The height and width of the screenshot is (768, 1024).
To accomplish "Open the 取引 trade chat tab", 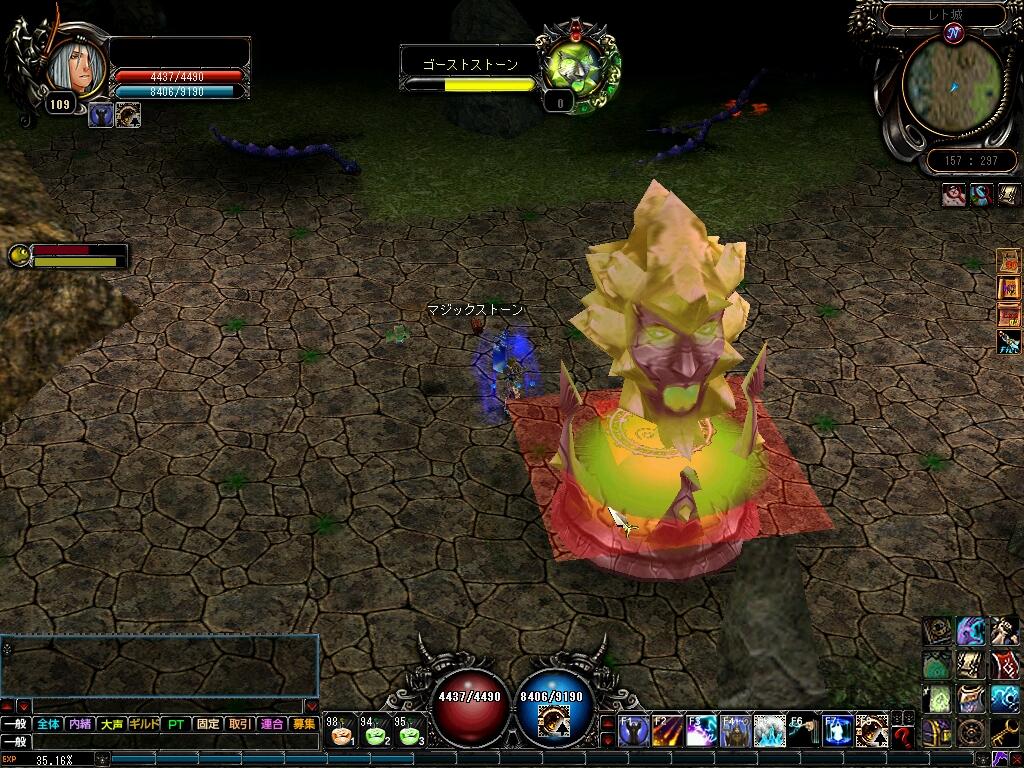I will (x=239, y=724).
